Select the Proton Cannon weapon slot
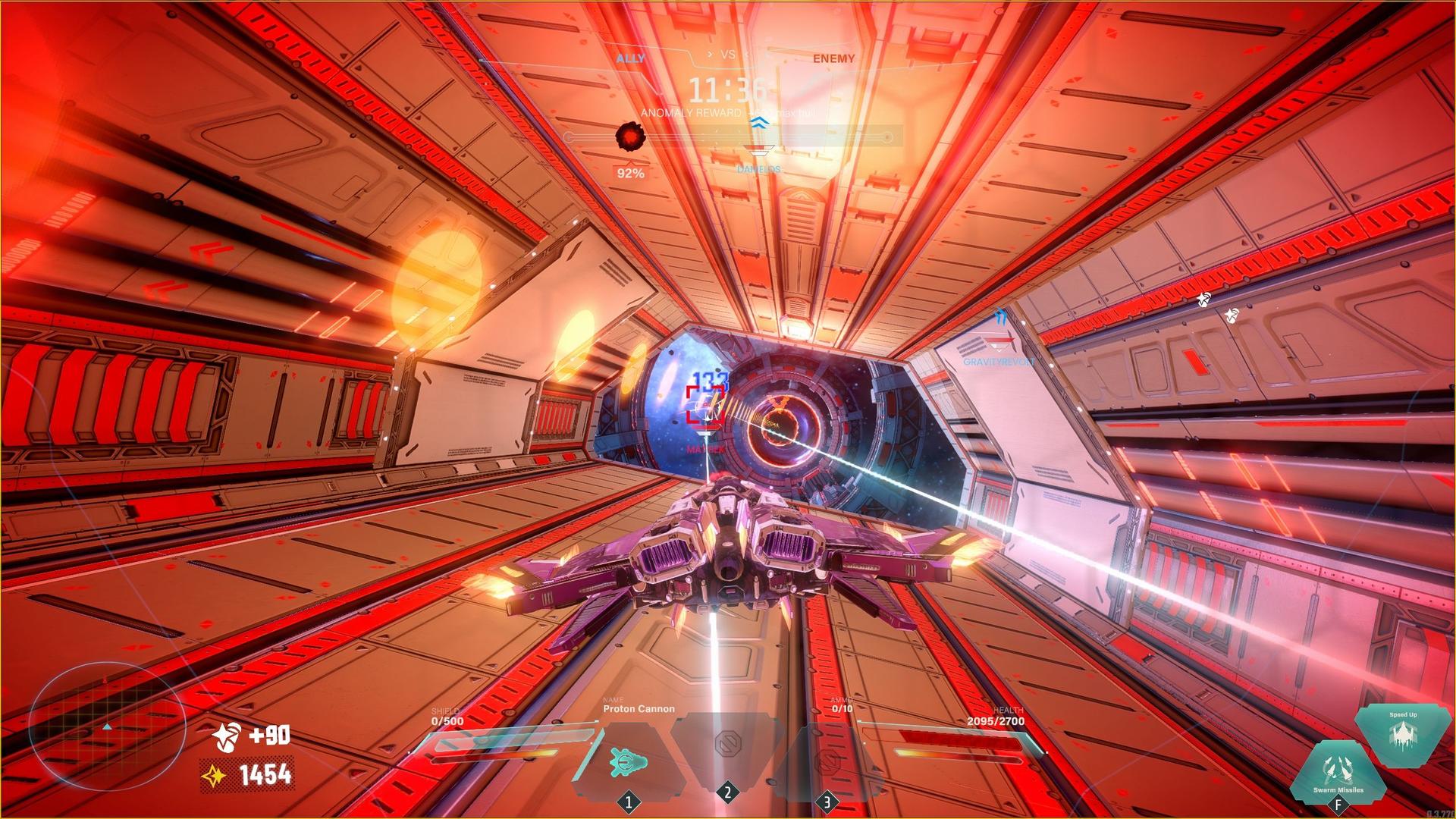Viewport: 1456px width, 819px height. click(628, 761)
